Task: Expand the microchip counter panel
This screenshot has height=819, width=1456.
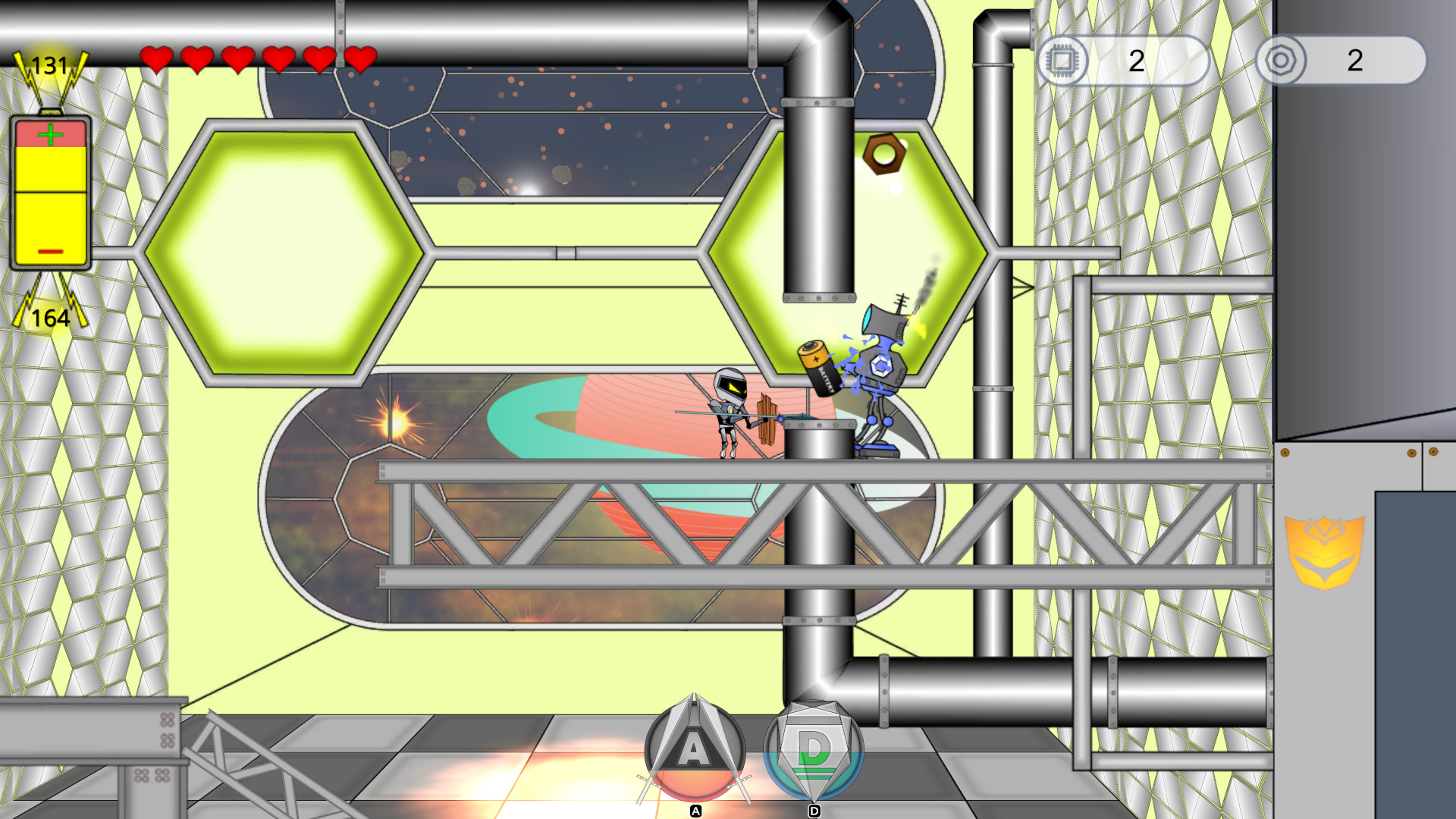Action: point(1130,61)
